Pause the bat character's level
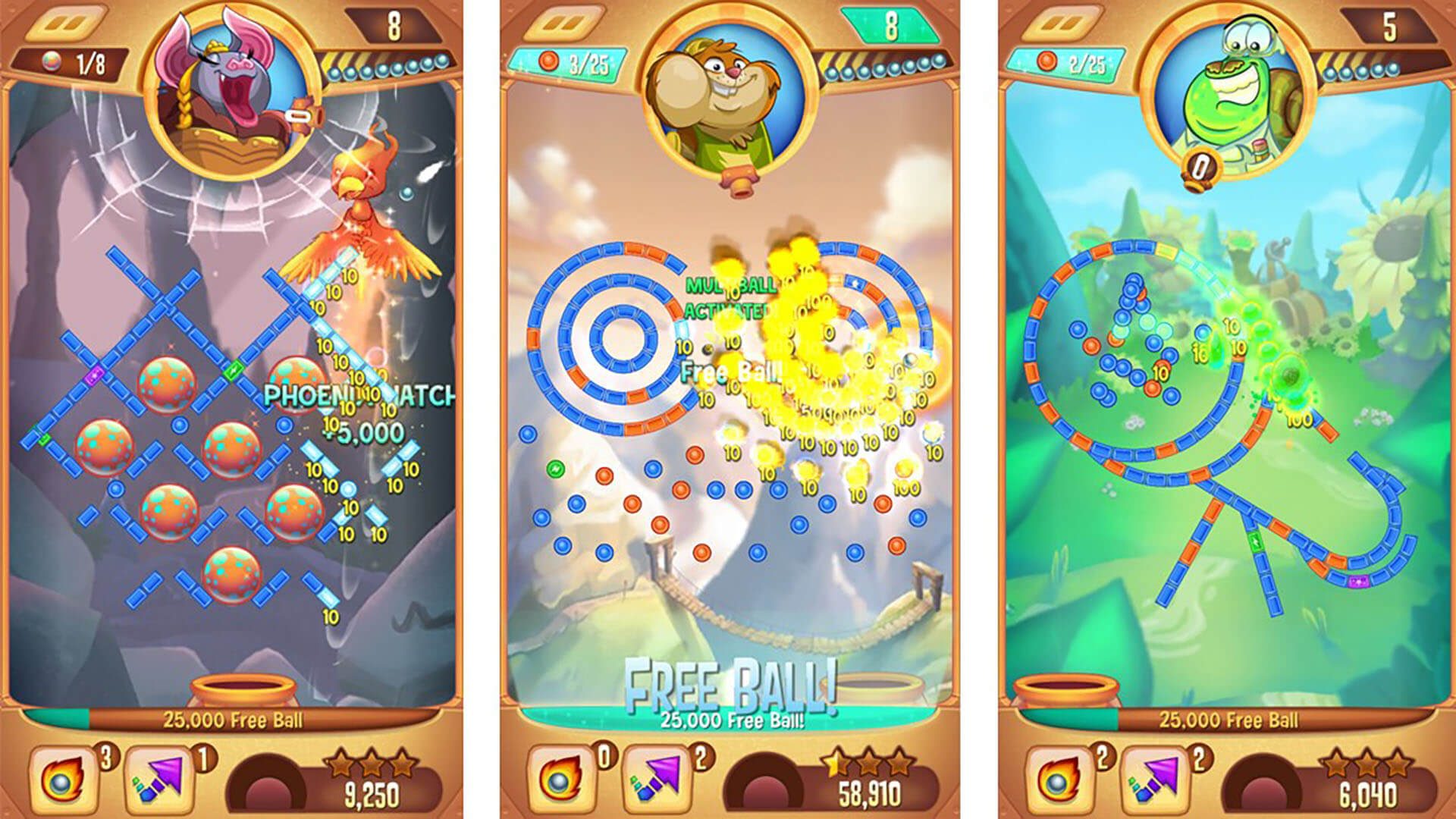Viewport: 1456px width, 819px height. pos(65,25)
